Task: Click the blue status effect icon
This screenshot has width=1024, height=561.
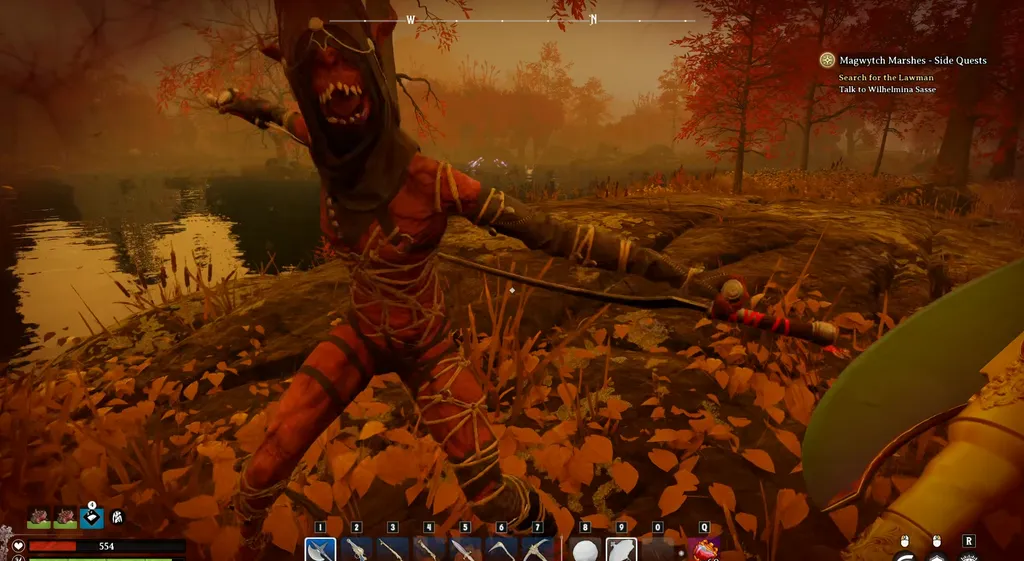Action: (92, 518)
